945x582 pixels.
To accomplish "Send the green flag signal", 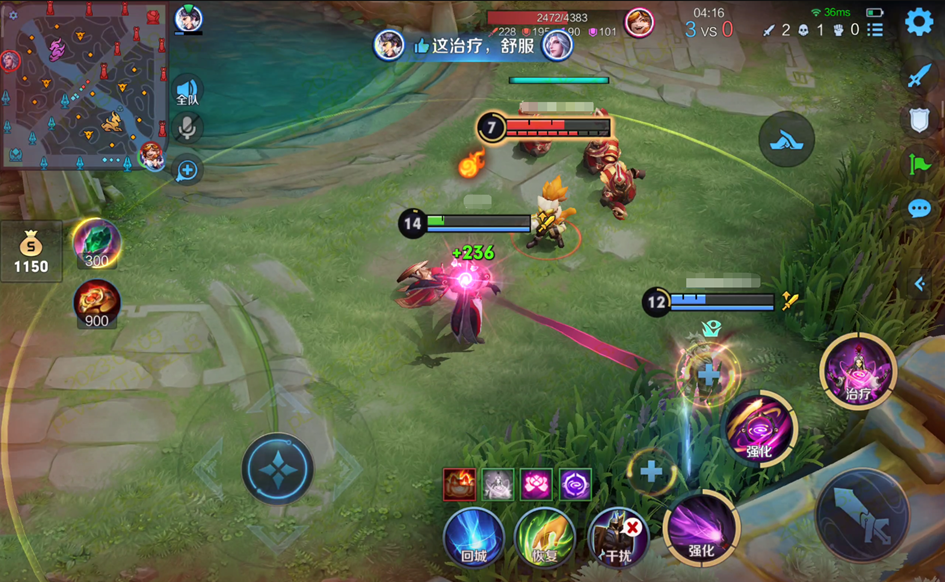I will point(919,164).
